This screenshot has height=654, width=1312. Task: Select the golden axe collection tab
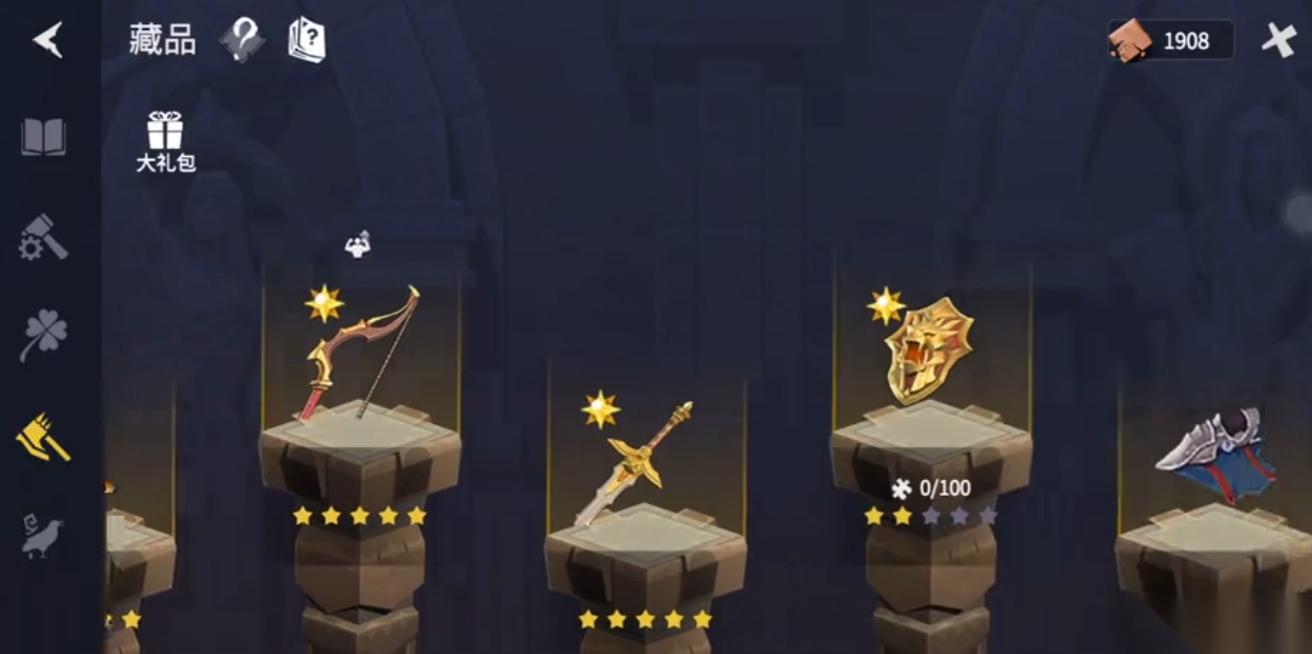44,438
